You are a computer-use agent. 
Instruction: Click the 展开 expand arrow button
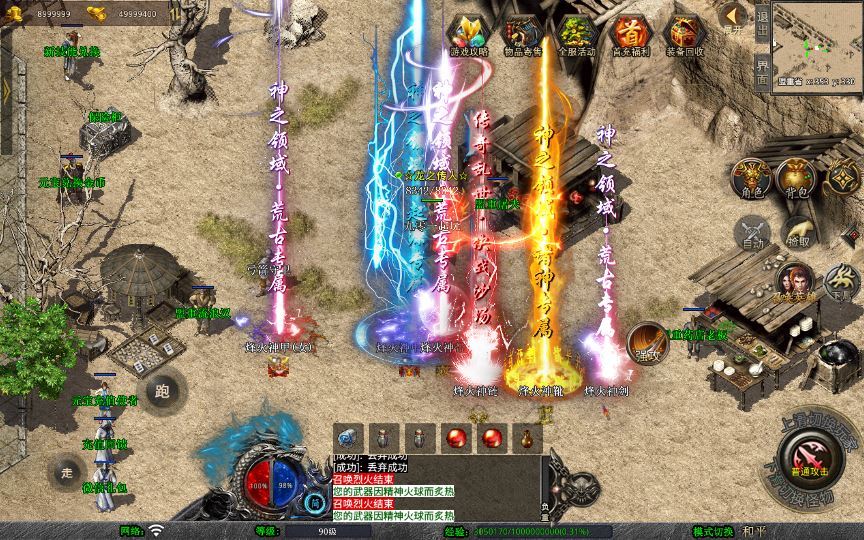733,16
